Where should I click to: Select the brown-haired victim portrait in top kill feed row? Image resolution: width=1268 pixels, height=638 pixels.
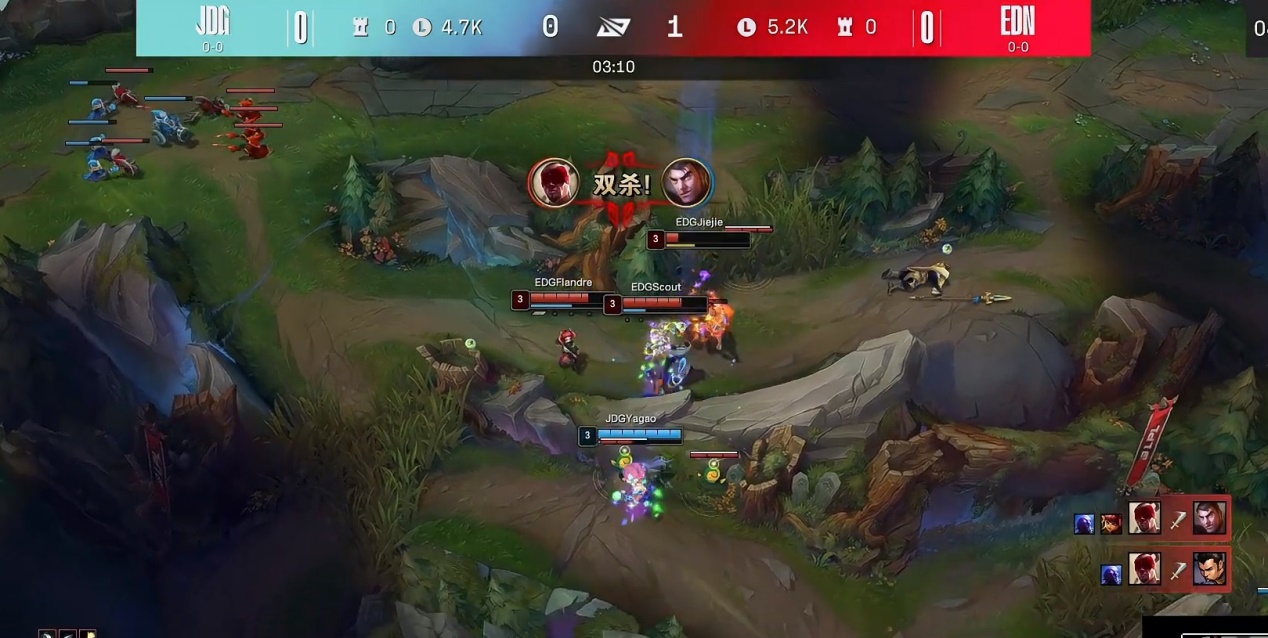pyautogui.click(x=1209, y=518)
